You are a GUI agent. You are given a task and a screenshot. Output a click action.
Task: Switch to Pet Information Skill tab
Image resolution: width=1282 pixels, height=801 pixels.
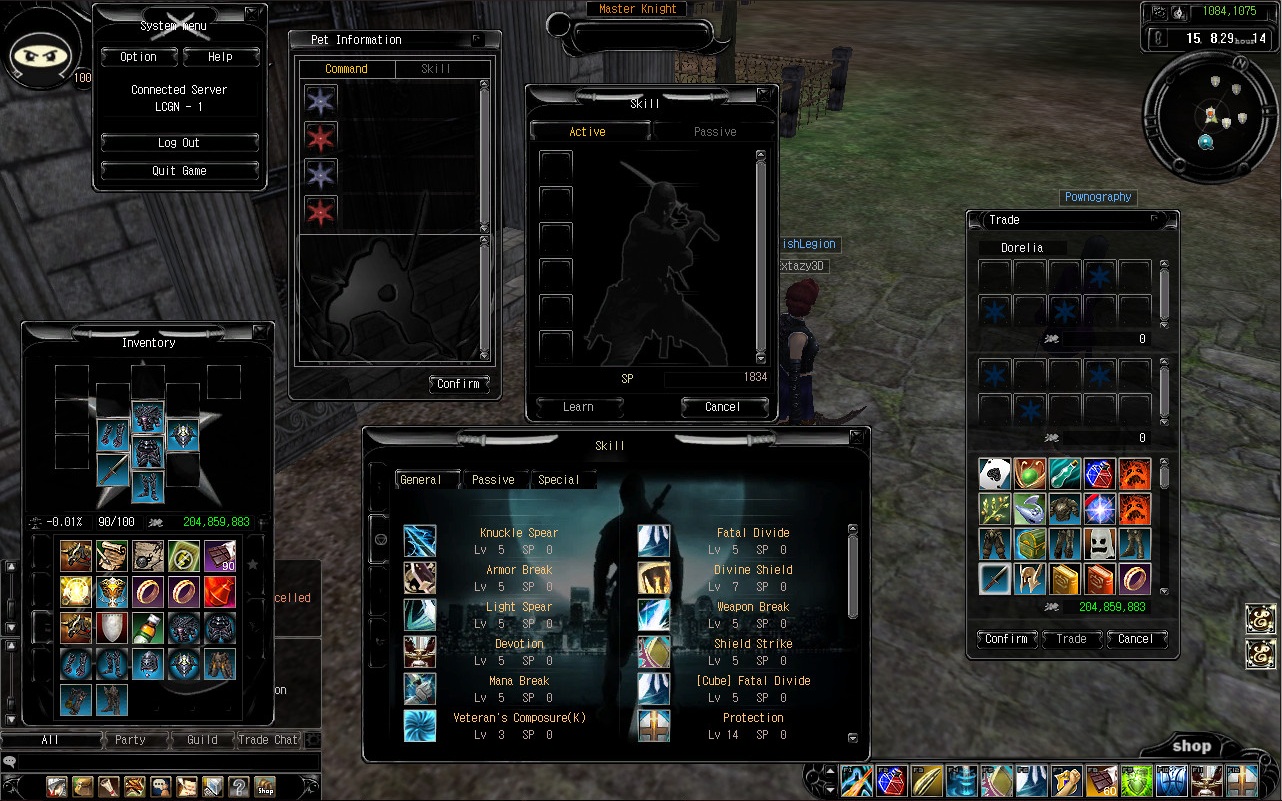[x=436, y=69]
